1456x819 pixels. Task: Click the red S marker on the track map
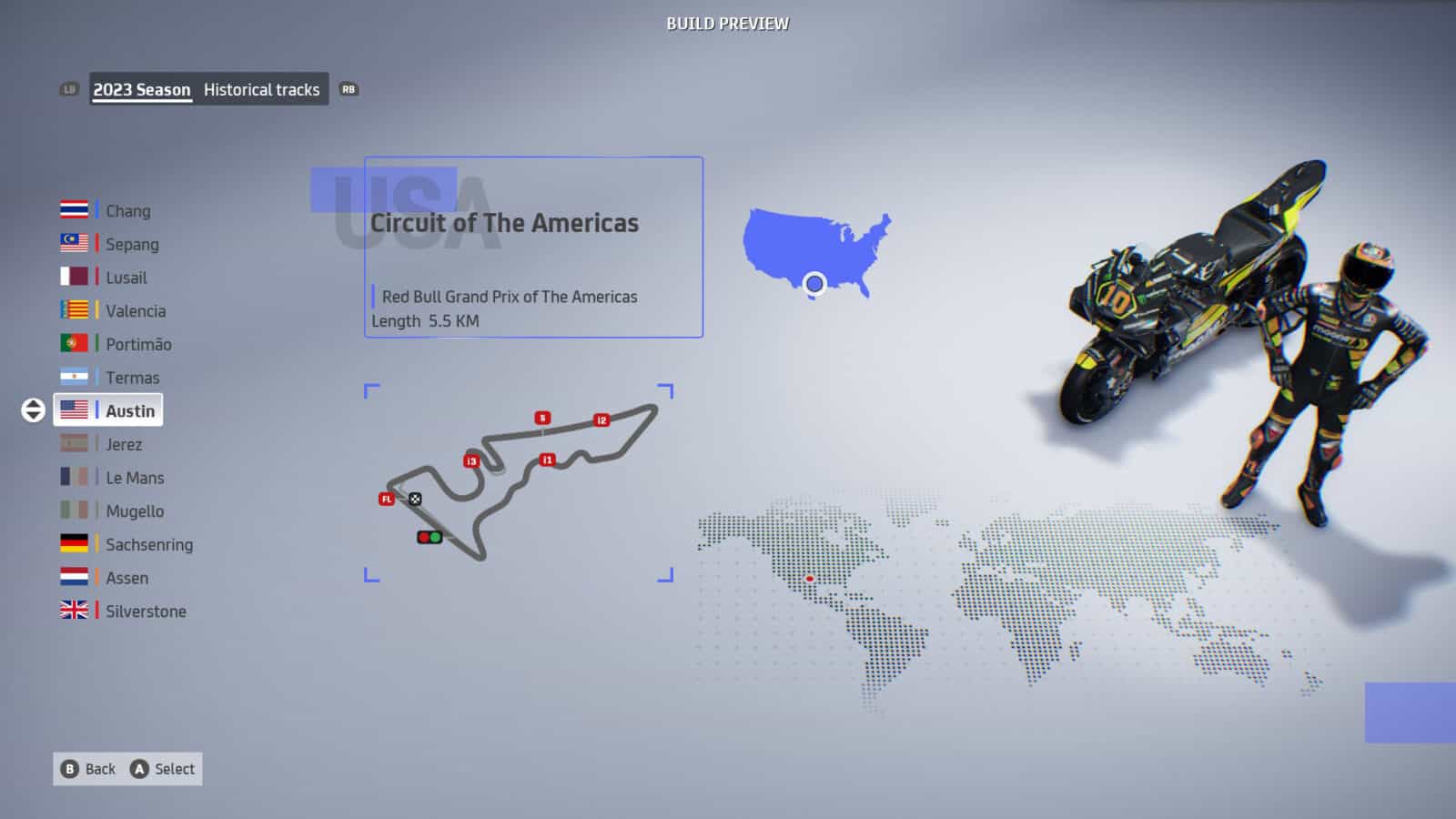541,417
